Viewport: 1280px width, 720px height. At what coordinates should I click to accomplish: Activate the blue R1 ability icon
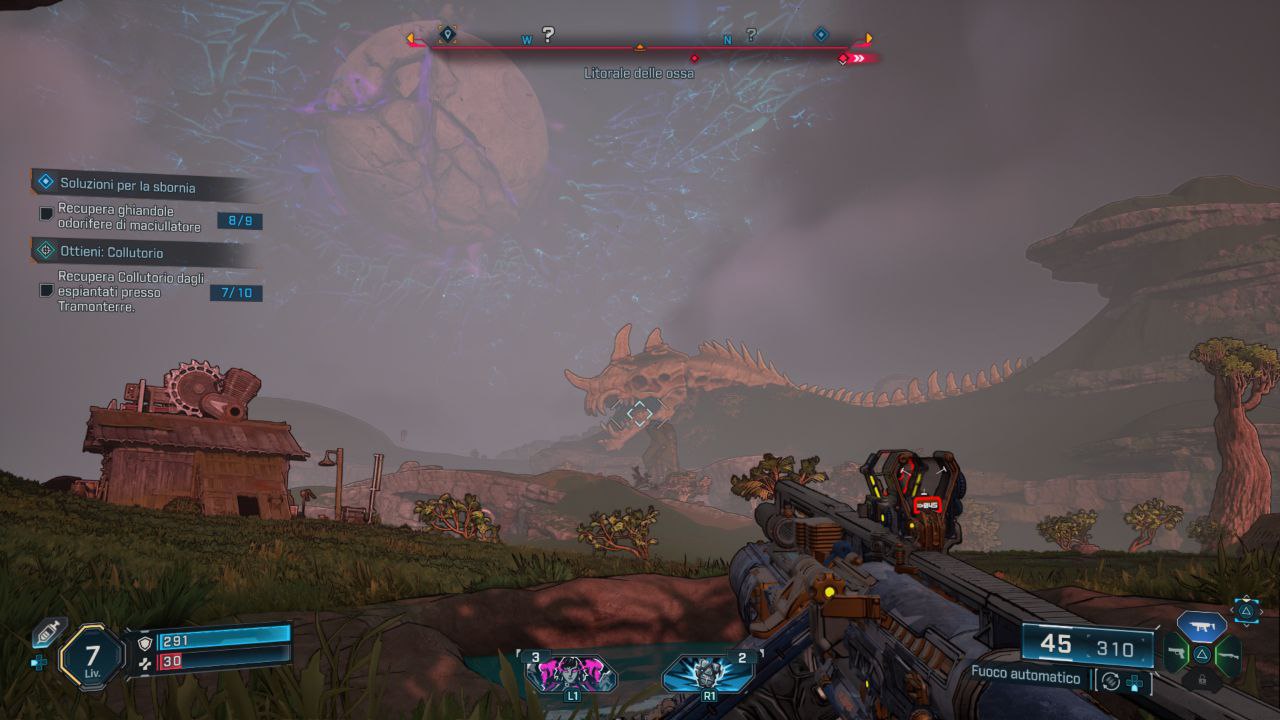pyautogui.click(x=708, y=673)
